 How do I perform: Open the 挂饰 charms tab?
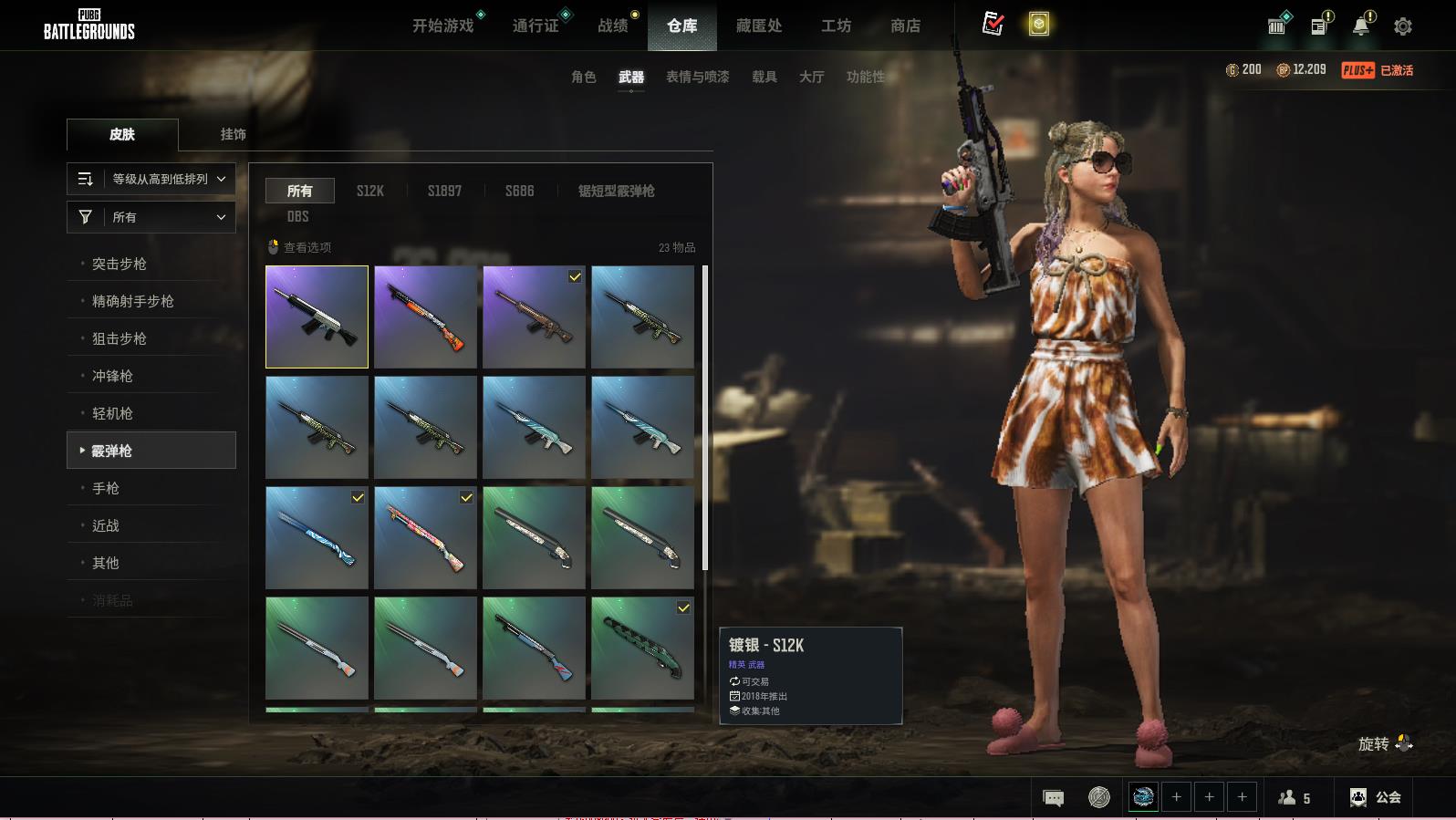click(233, 134)
